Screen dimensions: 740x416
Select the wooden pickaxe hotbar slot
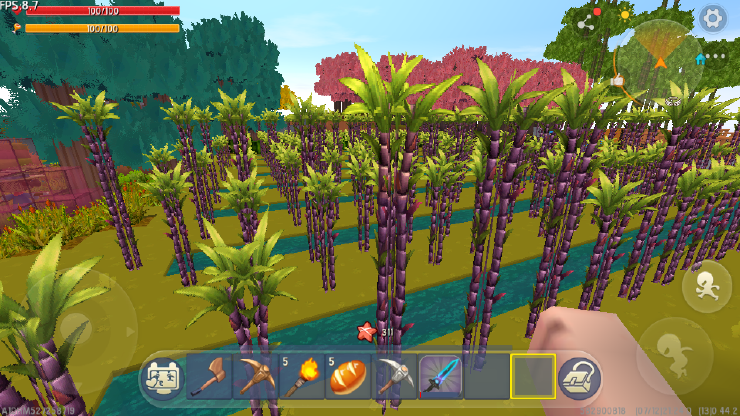pos(254,377)
